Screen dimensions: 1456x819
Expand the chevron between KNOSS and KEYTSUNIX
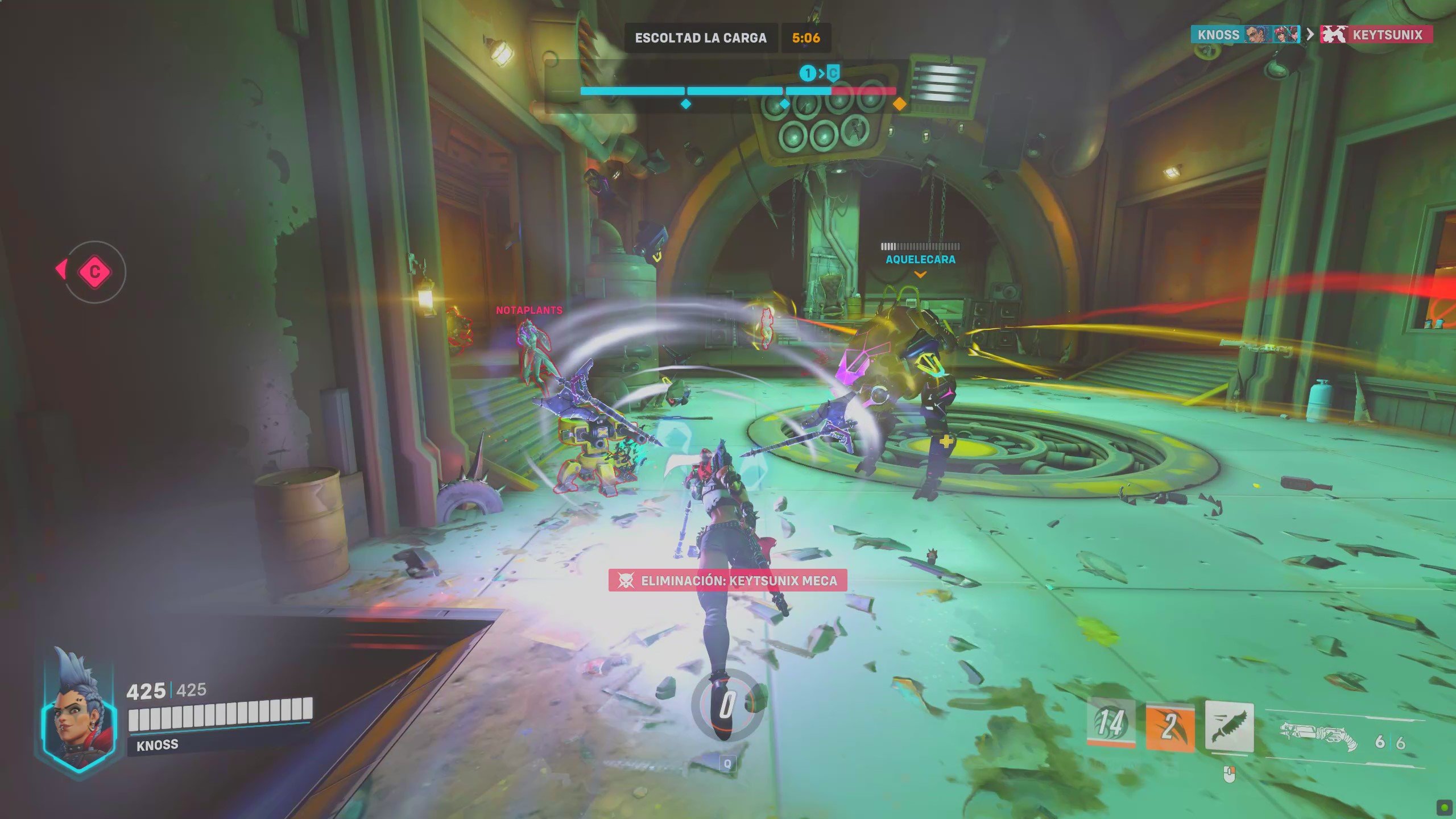point(1310,34)
